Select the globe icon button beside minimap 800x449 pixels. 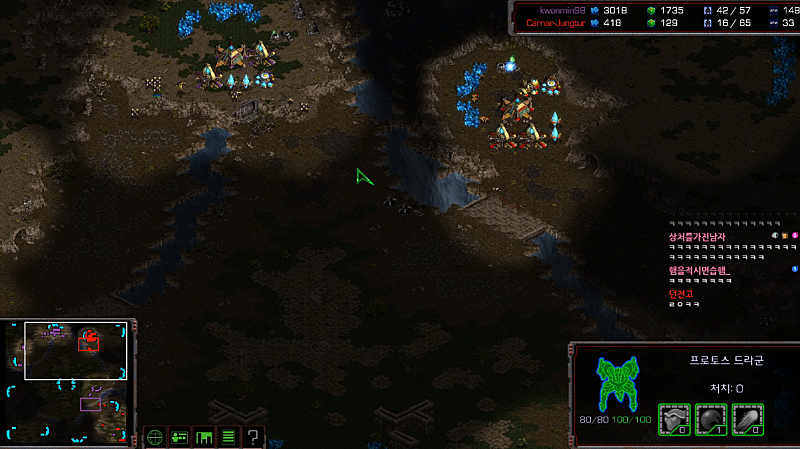[155, 436]
